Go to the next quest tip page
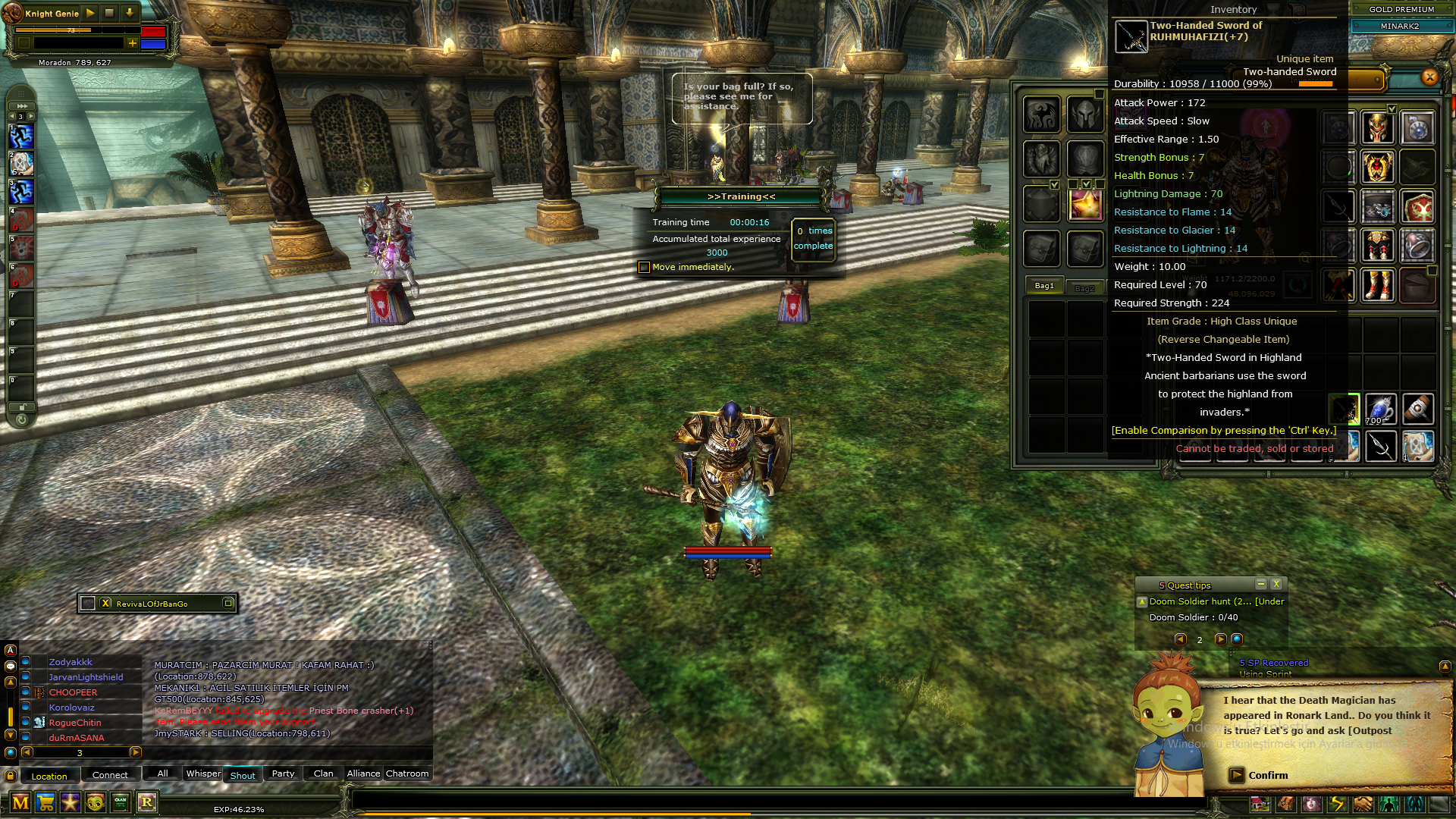The height and width of the screenshot is (819, 1456). (1220, 639)
